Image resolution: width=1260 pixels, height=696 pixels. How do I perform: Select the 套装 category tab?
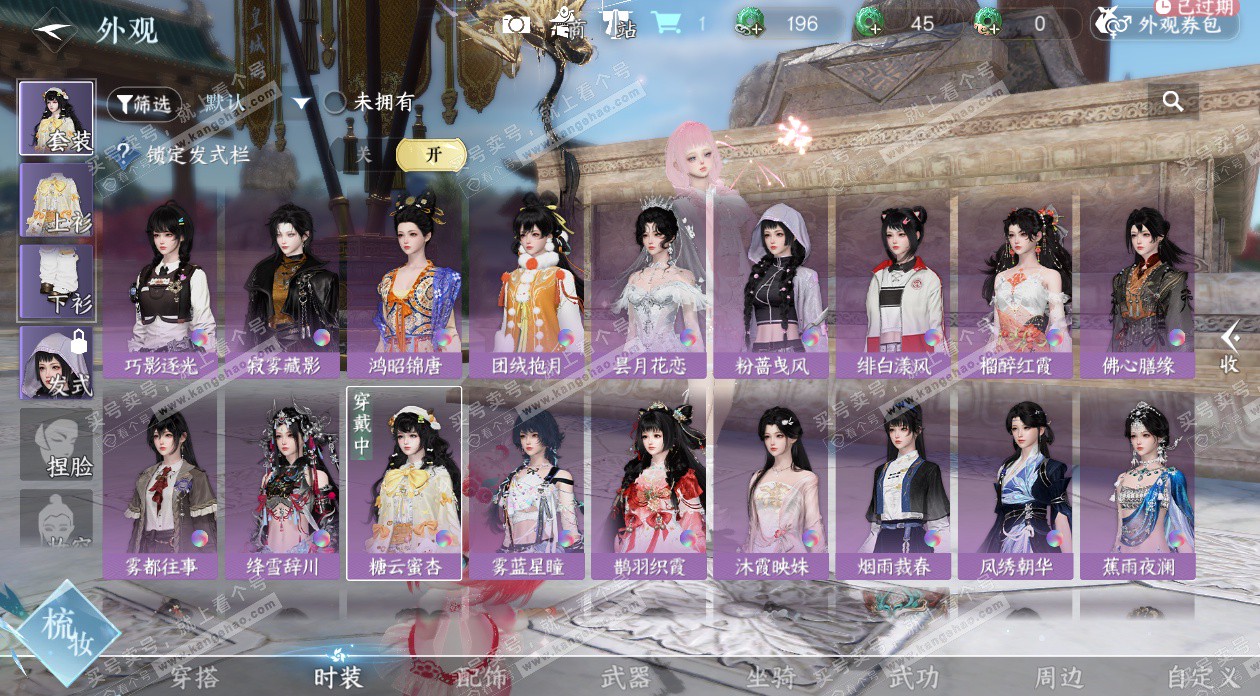pyautogui.click(x=57, y=118)
